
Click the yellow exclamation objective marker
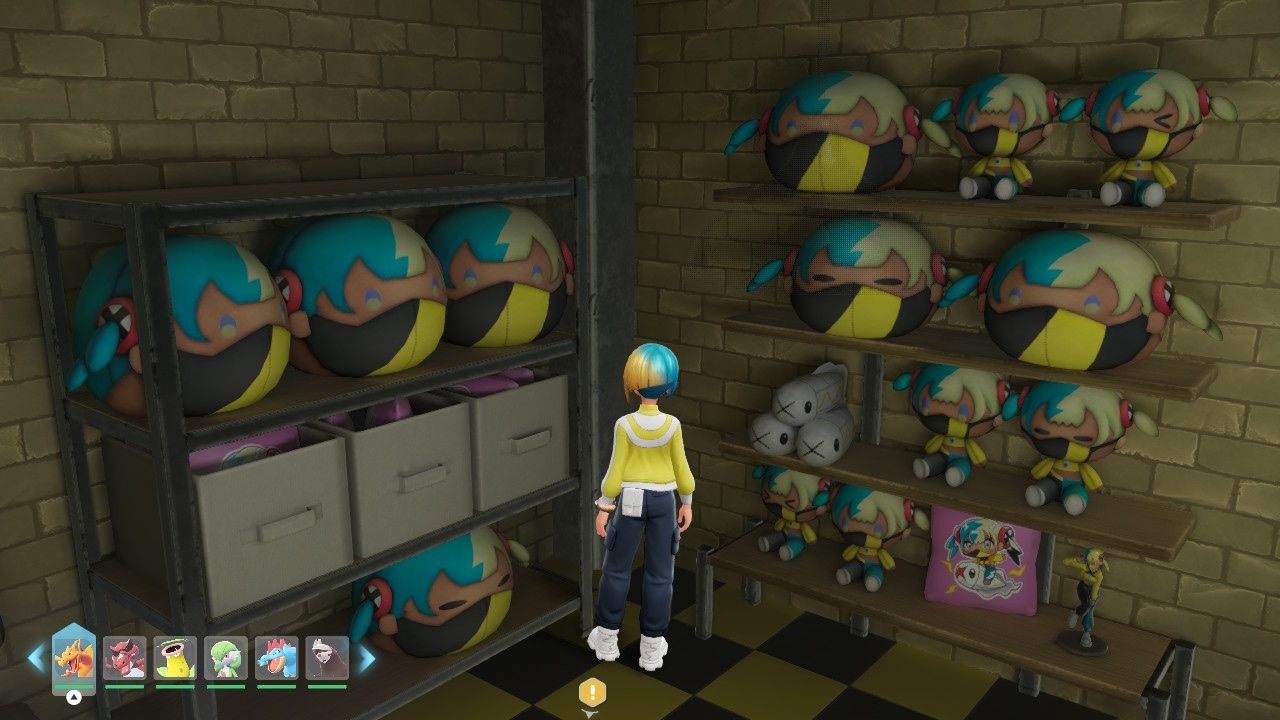point(592,692)
